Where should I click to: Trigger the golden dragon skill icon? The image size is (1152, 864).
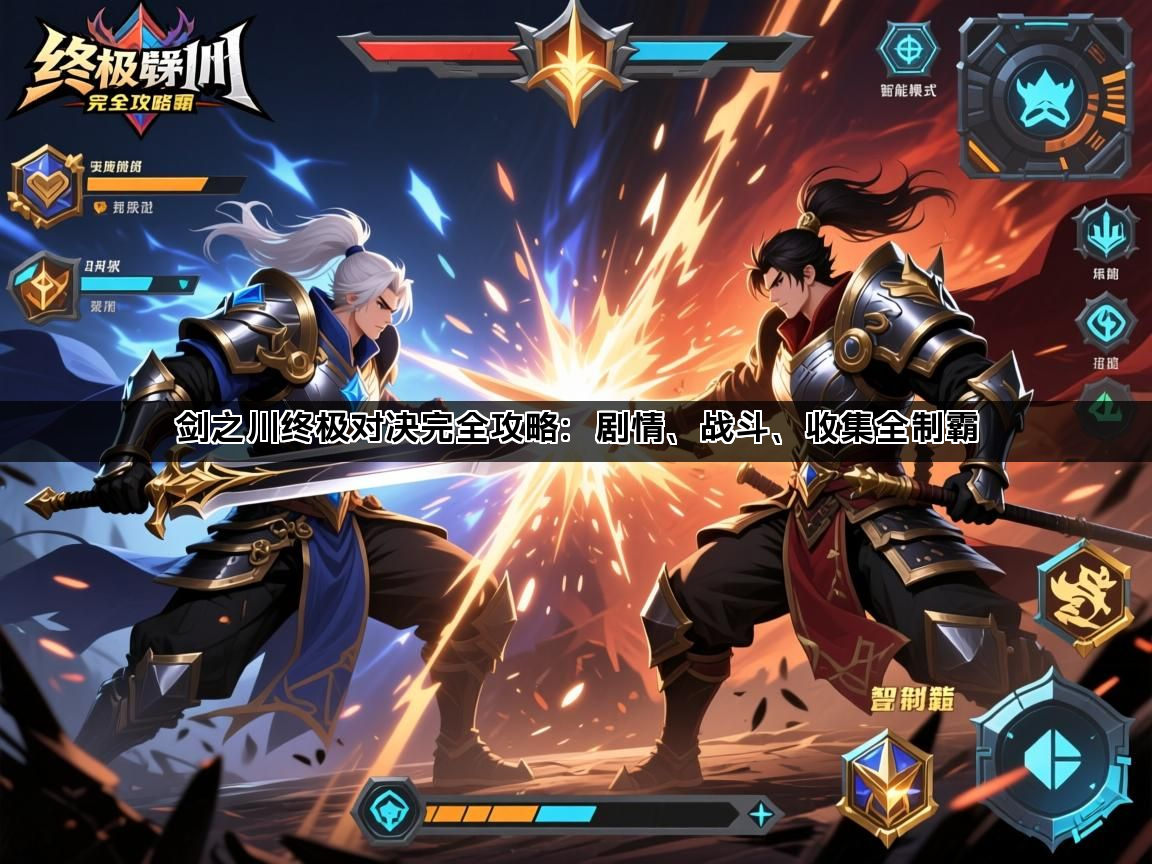point(1084,597)
